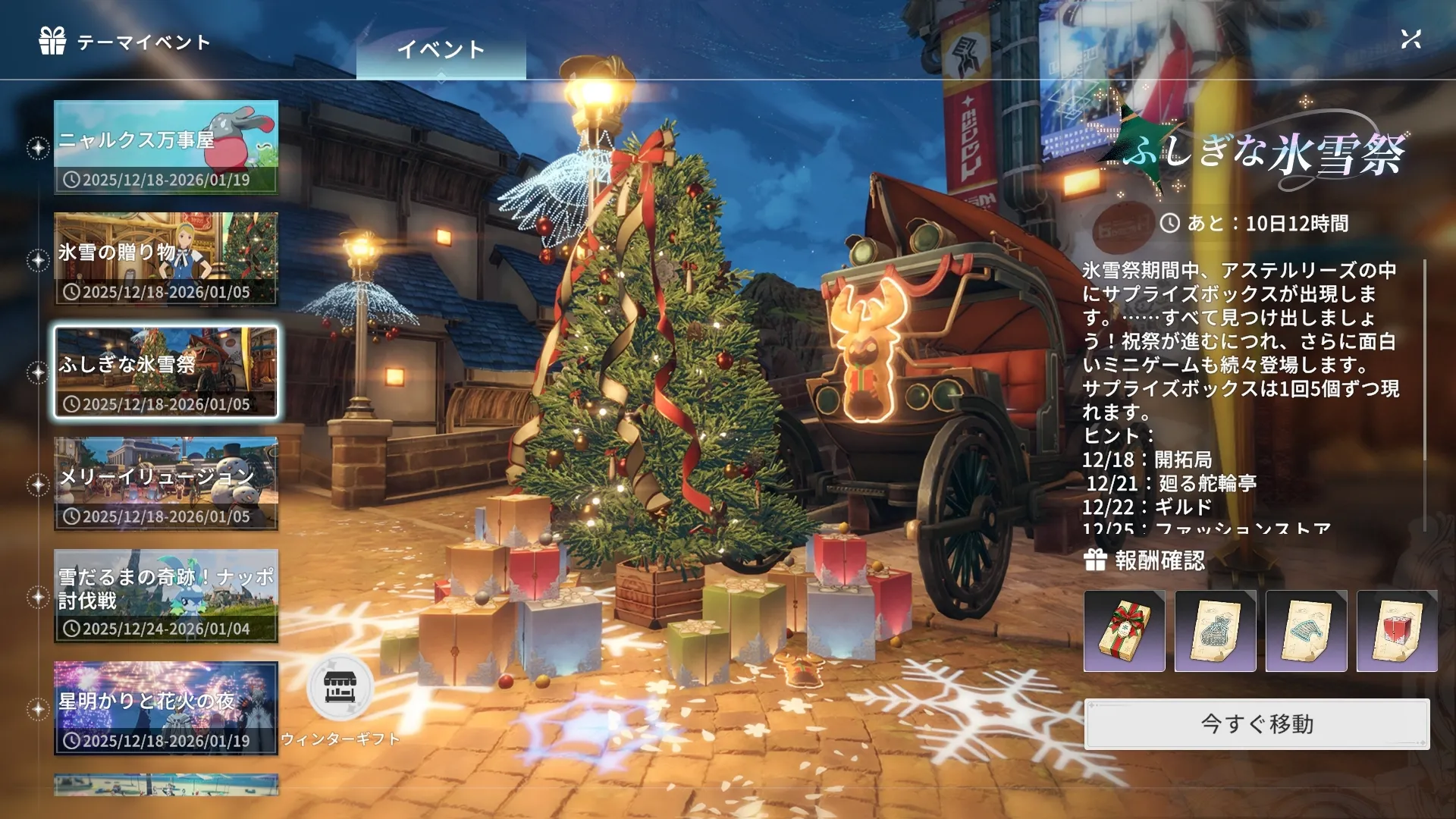The image size is (1456, 819).
Task: Select the 氷雪の贈り物 event entry
Action: point(166,259)
